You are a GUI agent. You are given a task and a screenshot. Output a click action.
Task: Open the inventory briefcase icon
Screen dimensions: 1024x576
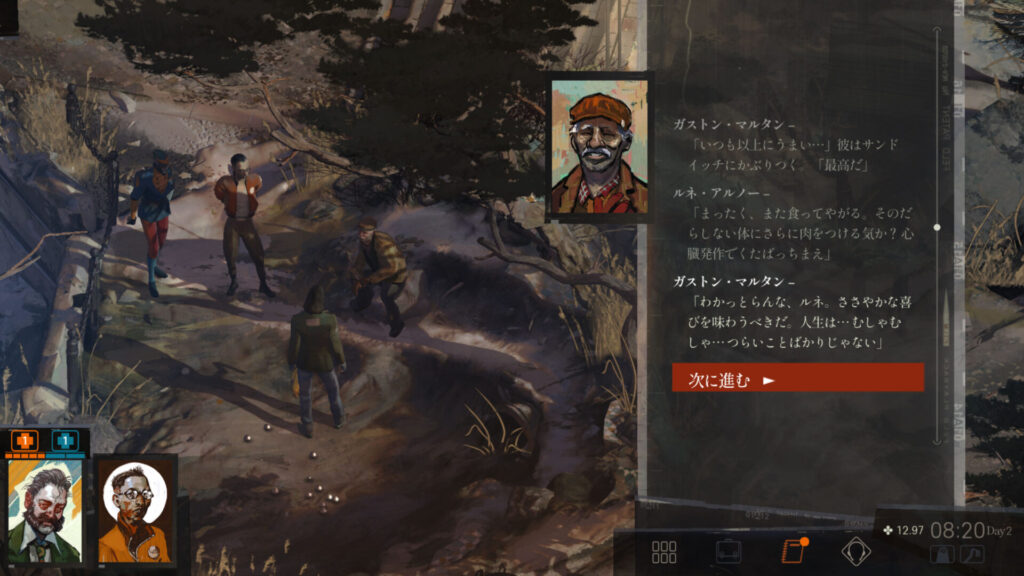pos(728,552)
